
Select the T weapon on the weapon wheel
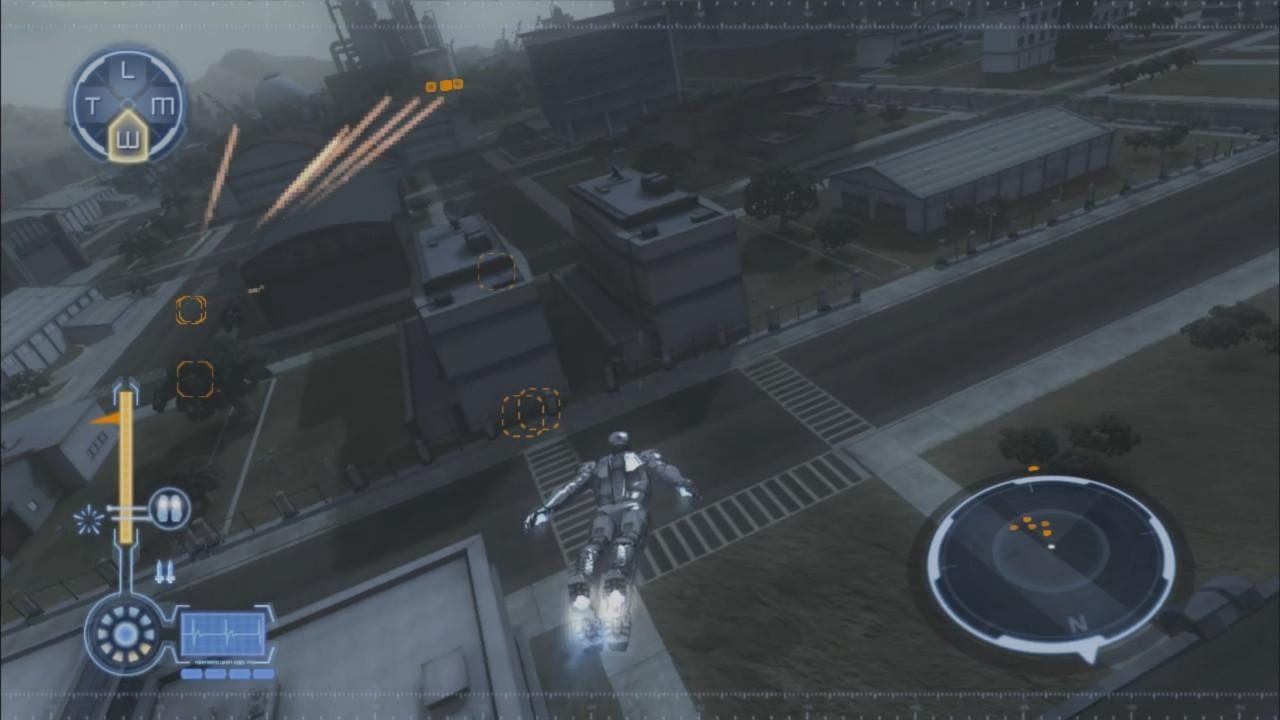point(94,104)
